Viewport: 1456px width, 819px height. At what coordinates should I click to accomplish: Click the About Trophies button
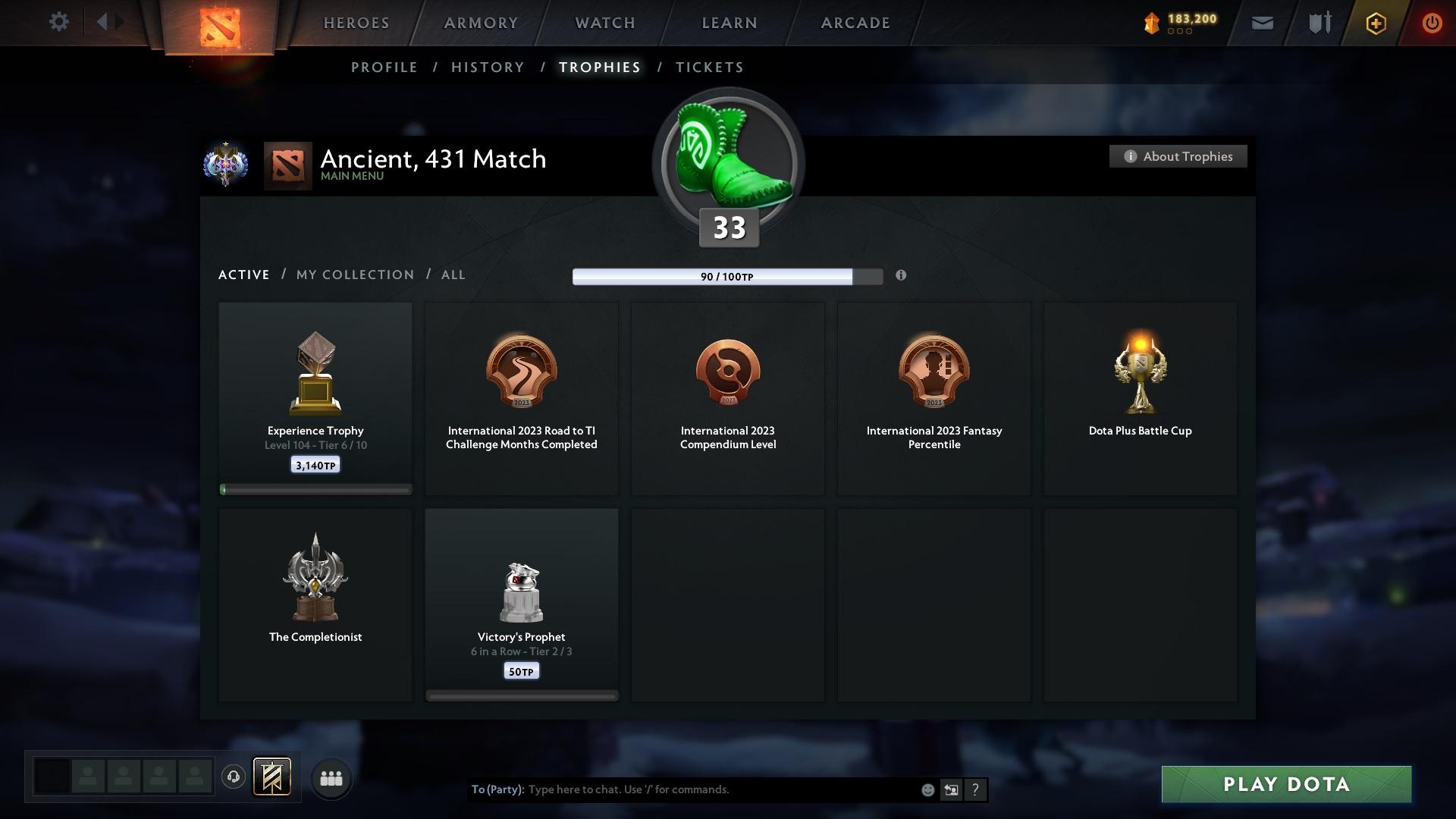pos(1178,156)
